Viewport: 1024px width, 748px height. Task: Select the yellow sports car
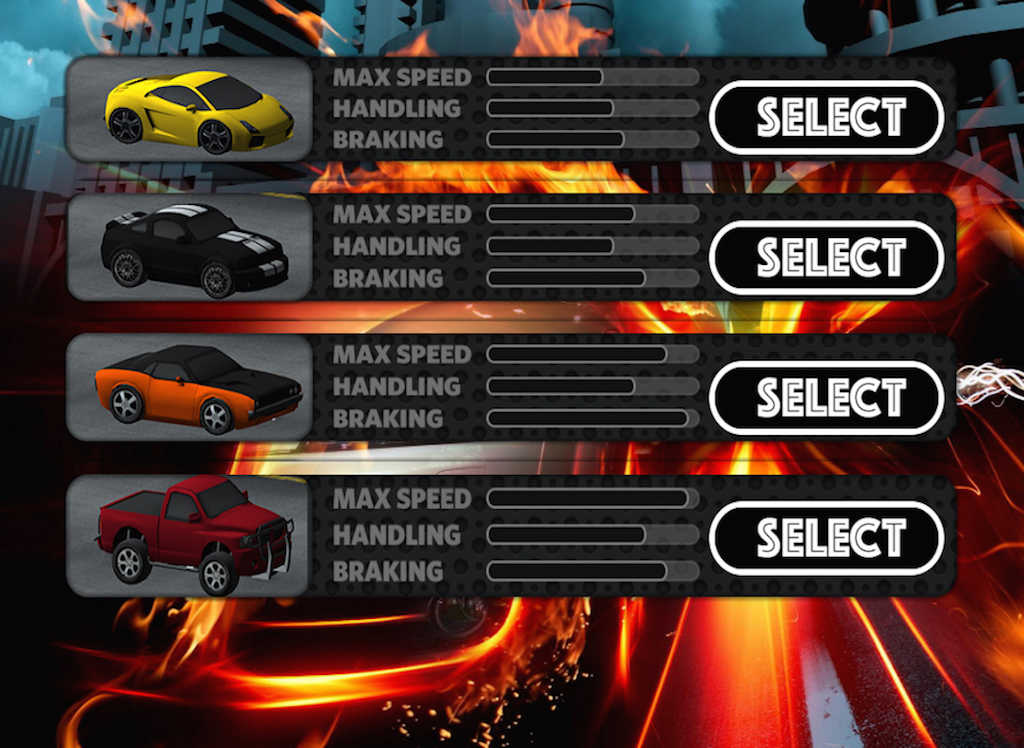coord(827,117)
